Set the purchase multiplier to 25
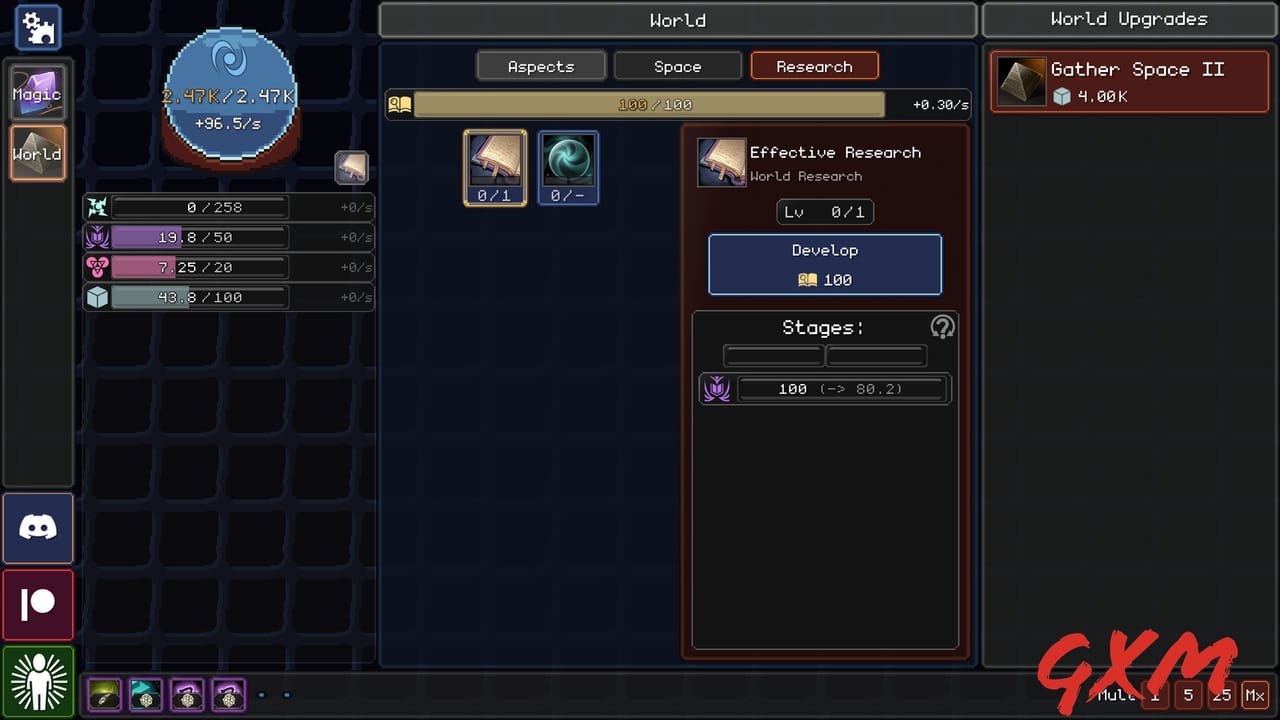Viewport: 1280px width, 720px height. pyautogui.click(x=1221, y=694)
